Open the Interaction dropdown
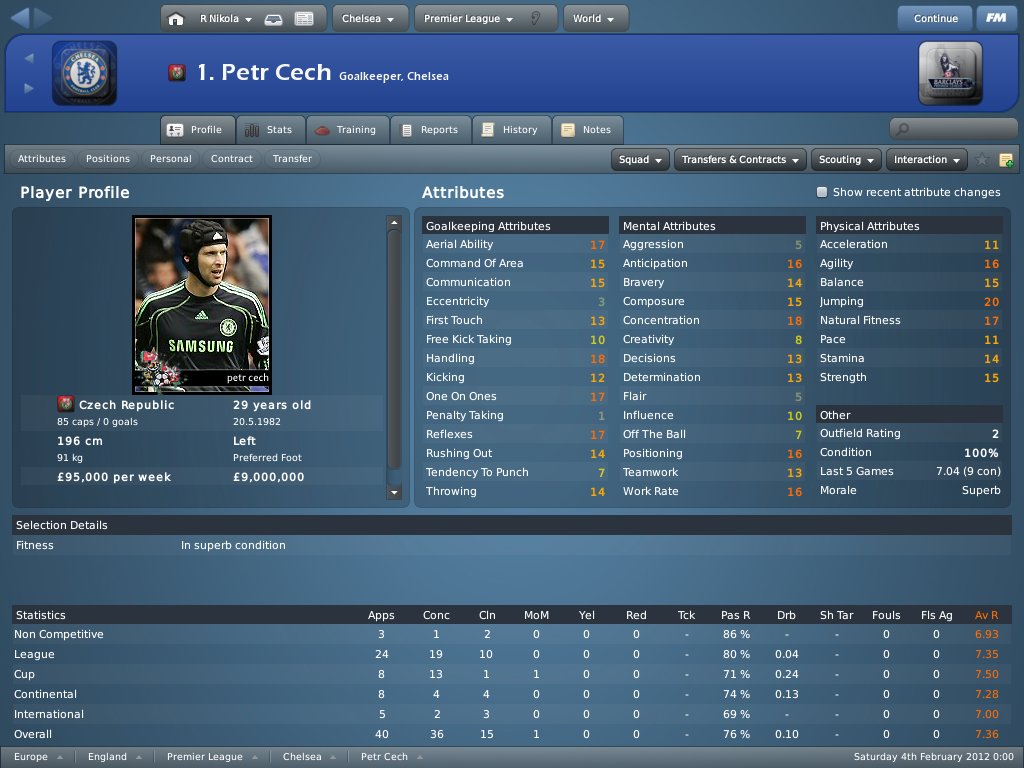 coord(927,160)
